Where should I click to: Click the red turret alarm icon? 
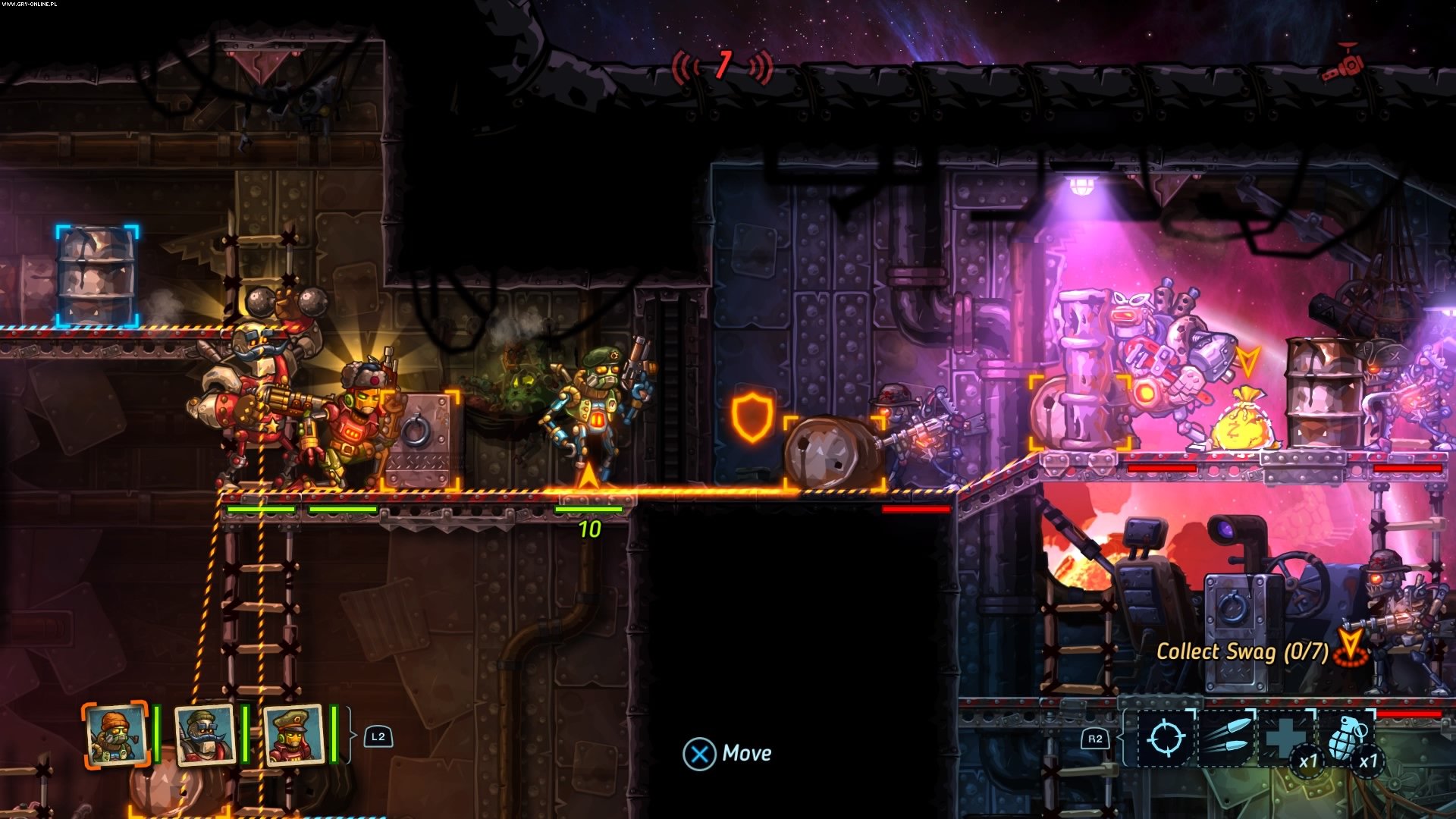pos(1342,64)
